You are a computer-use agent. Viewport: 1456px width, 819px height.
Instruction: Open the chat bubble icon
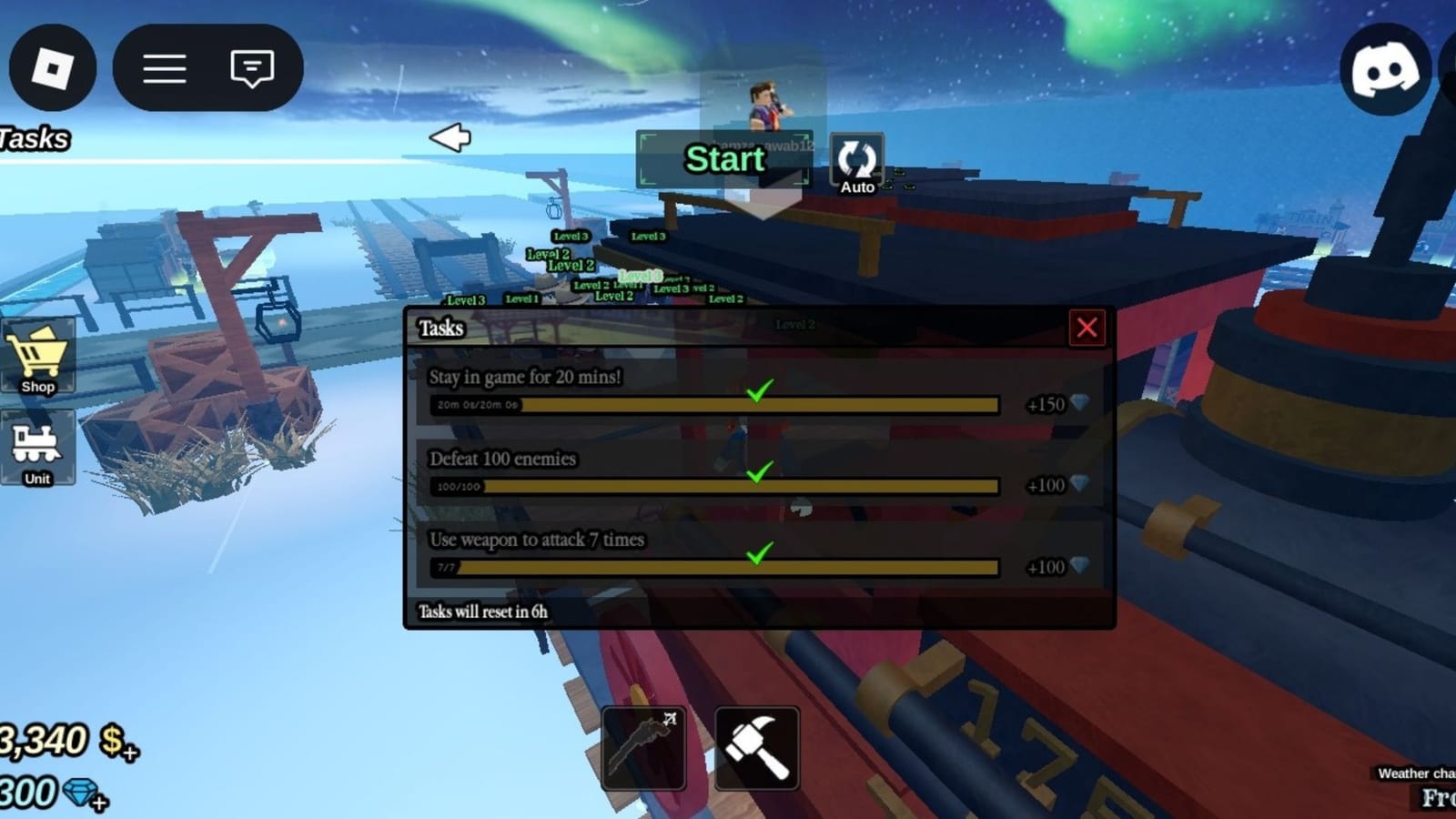click(x=252, y=67)
